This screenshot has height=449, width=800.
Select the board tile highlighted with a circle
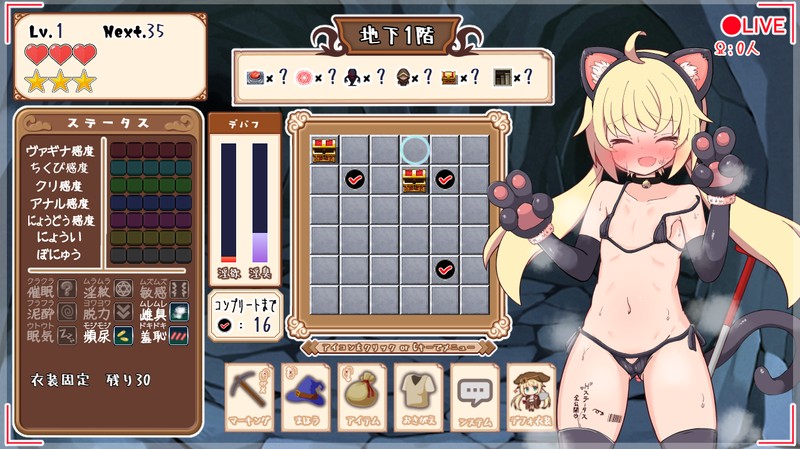(415, 150)
